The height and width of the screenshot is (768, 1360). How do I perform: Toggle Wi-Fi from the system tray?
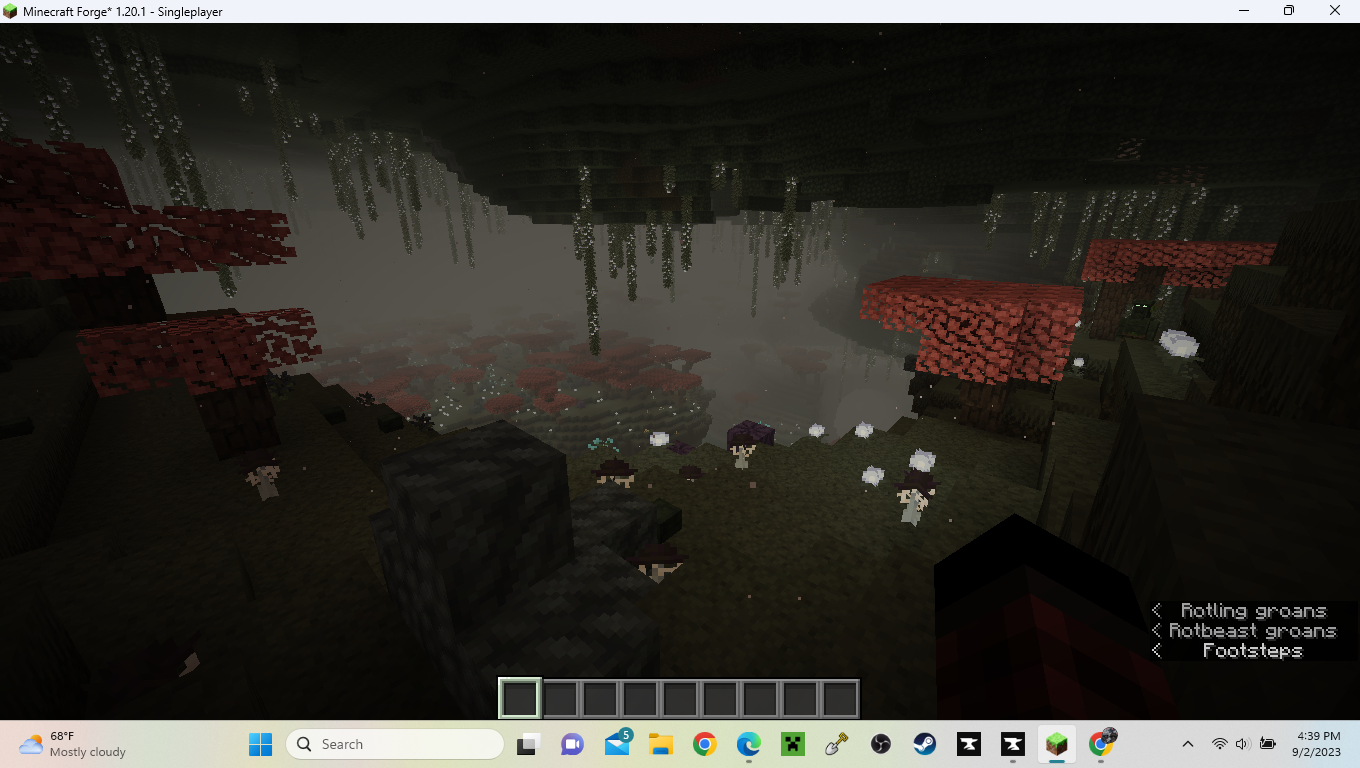point(1219,744)
